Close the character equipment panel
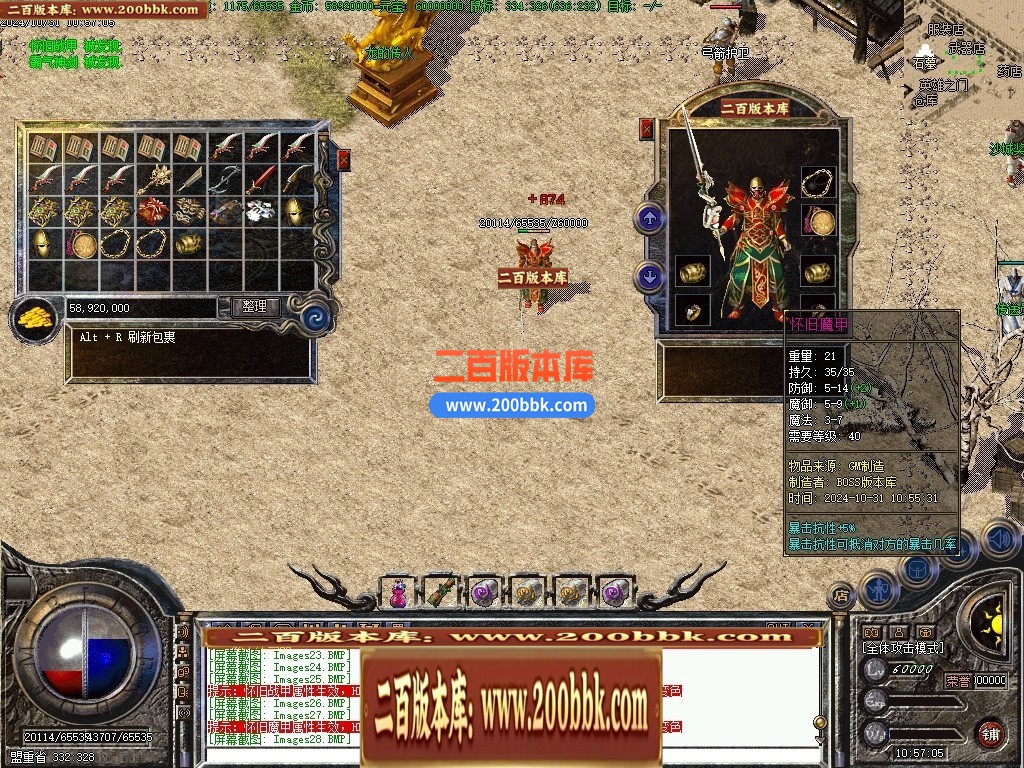Screen dimensions: 1024x768 coord(646,128)
